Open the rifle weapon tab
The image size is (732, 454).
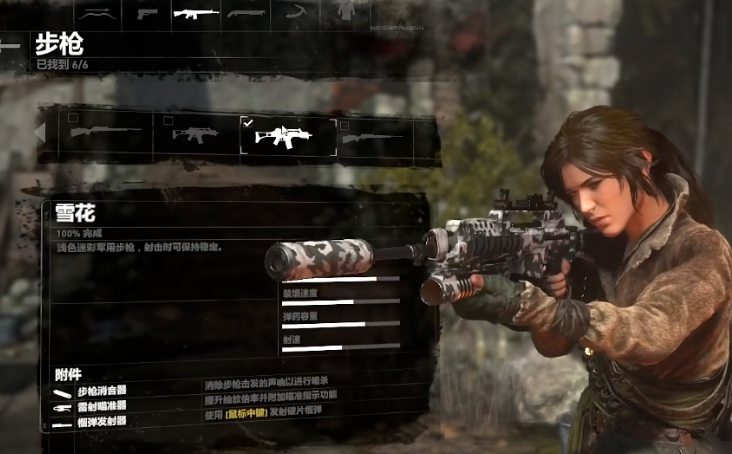(x=195, y=13)
